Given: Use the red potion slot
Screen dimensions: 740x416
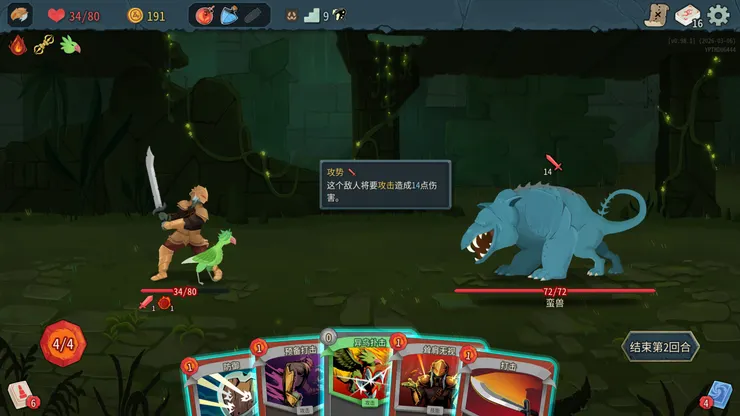Looking at the screenshot, I should click(x=205, y=15).
